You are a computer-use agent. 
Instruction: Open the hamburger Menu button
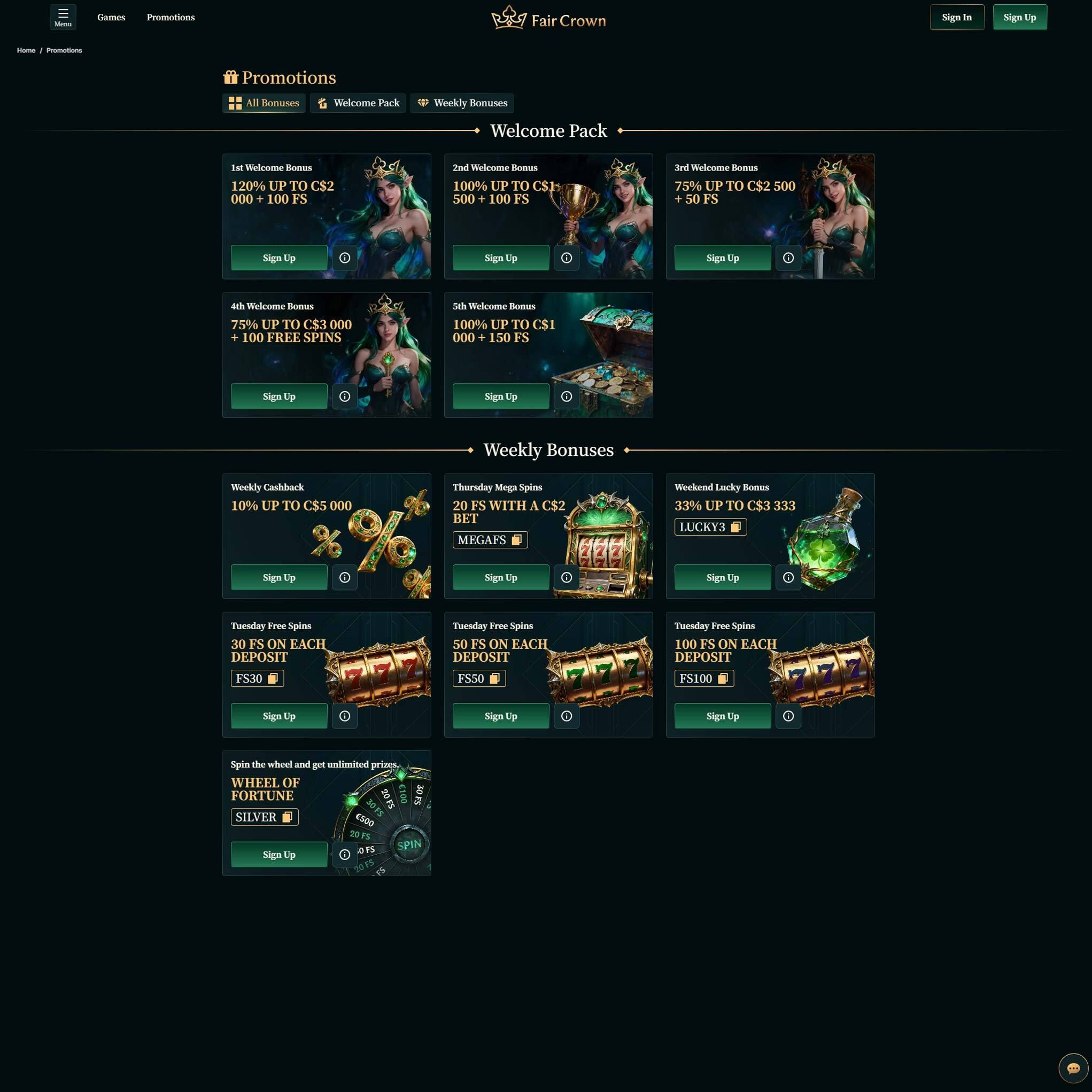point(63,17)
